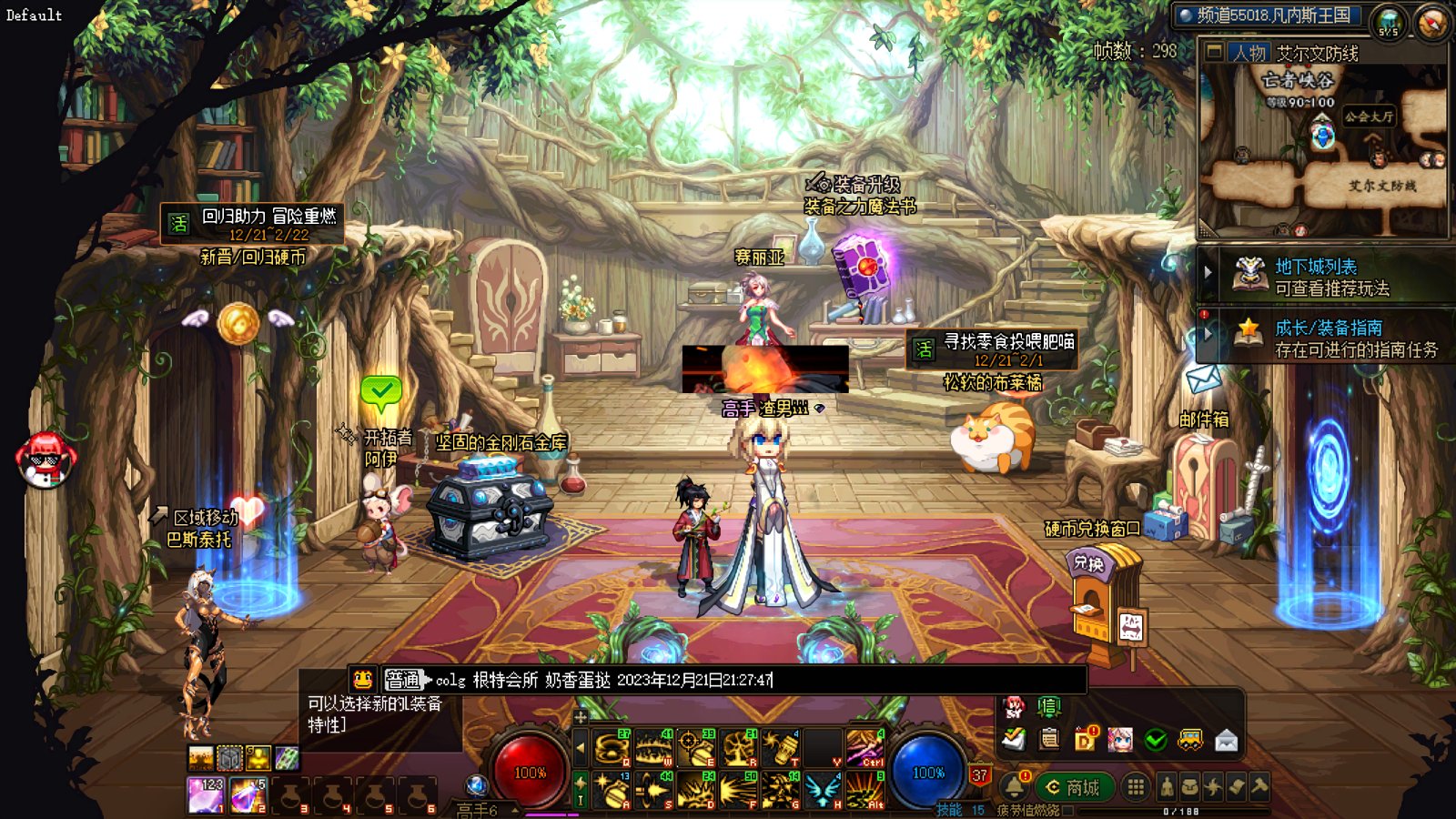Open the 商城 shop button
This screenshot has height=819, width=1456.
pos(1073,787)
